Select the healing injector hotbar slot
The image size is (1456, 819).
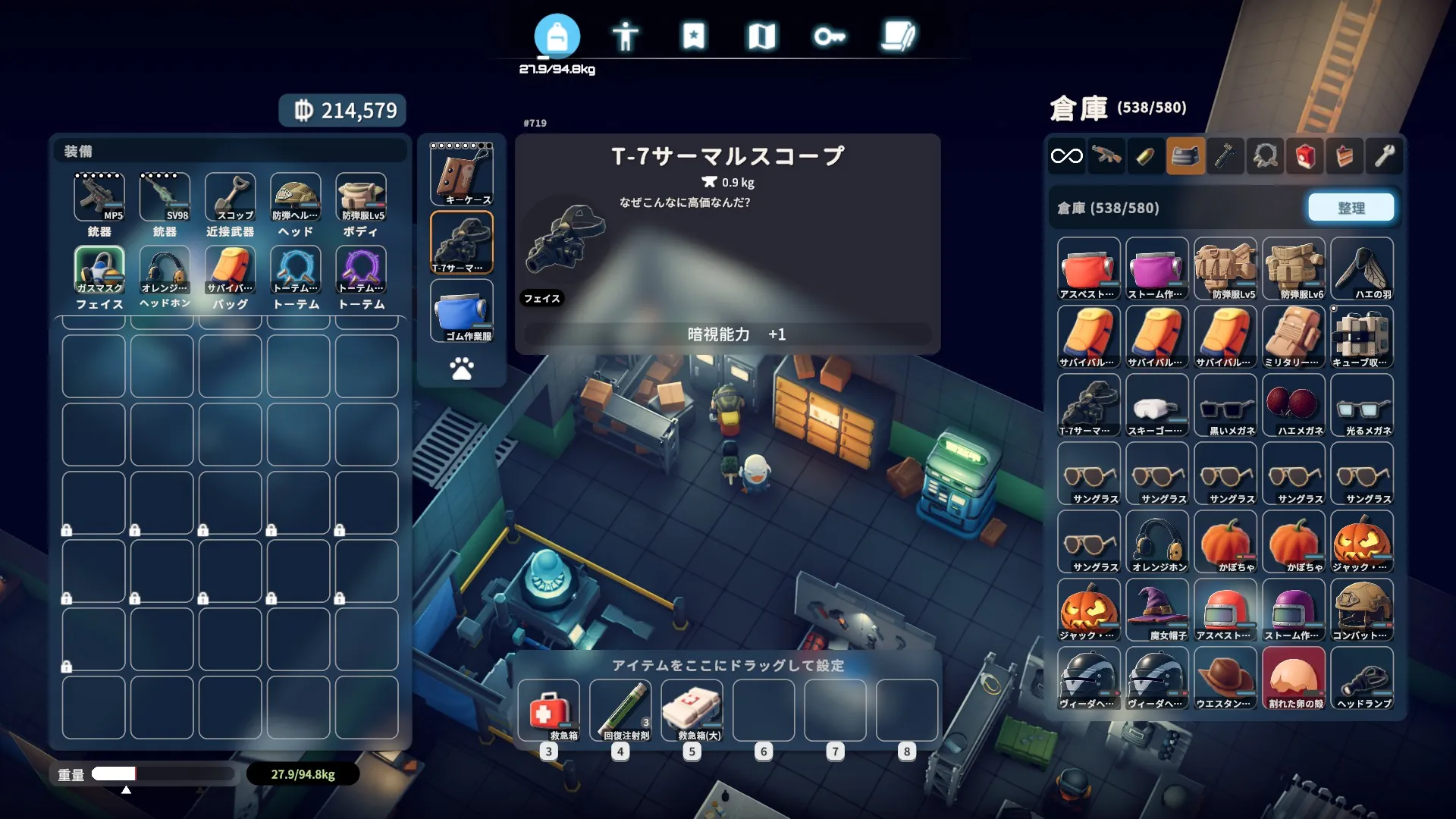(x=620, y=711)
